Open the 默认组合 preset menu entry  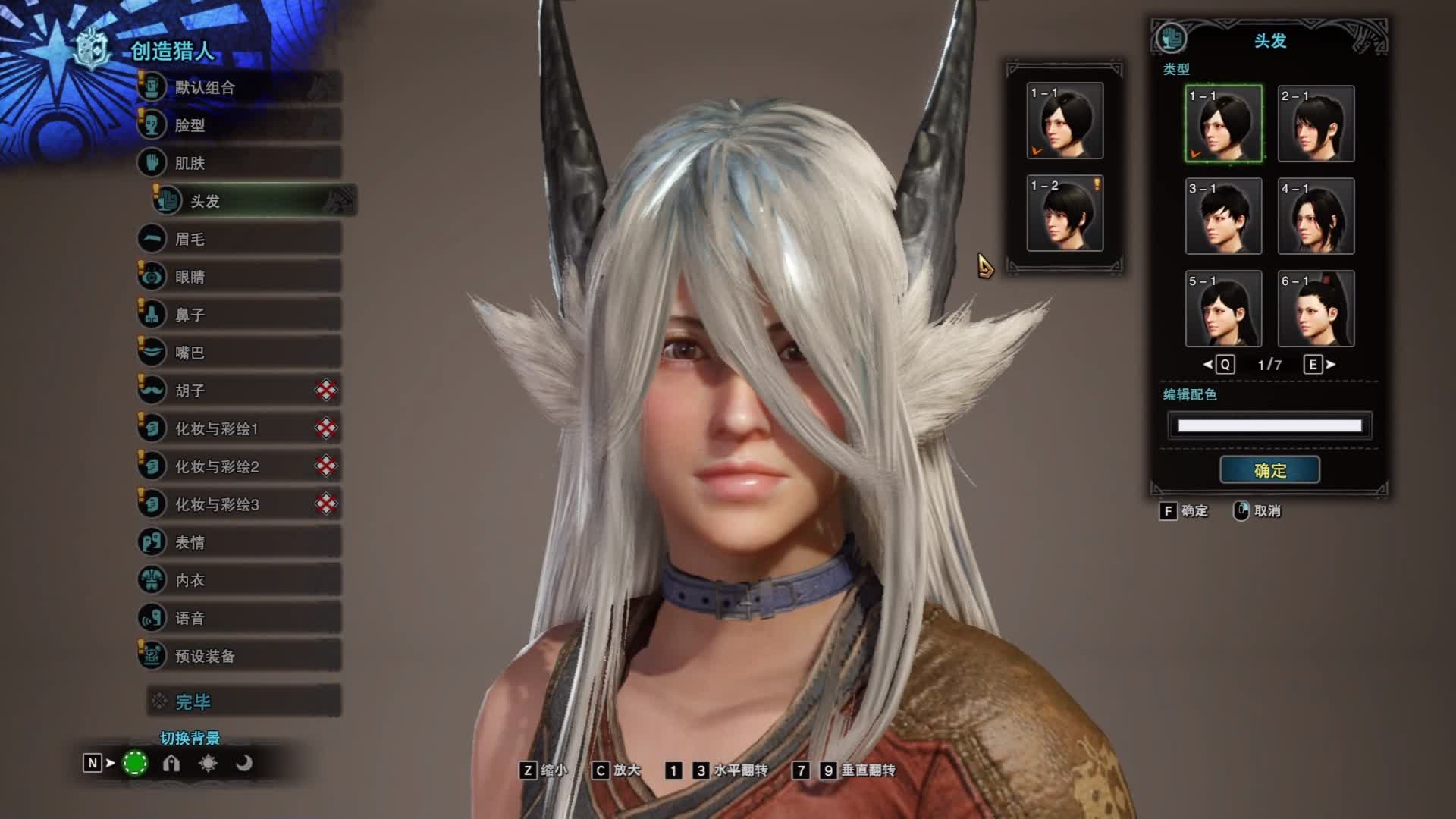pyautogui.click(x=239, y=87)
